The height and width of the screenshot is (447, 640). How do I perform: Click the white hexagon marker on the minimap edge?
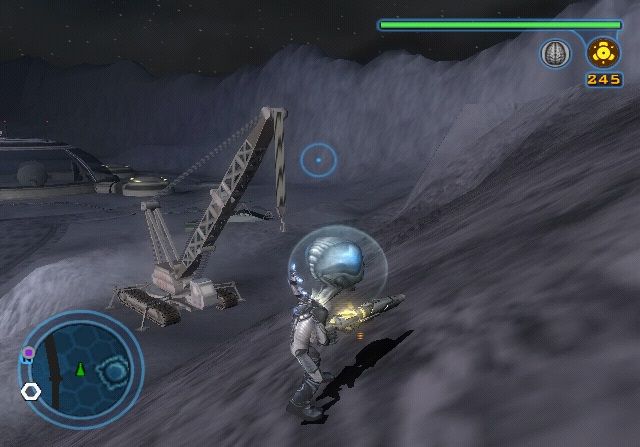(31, 391)
